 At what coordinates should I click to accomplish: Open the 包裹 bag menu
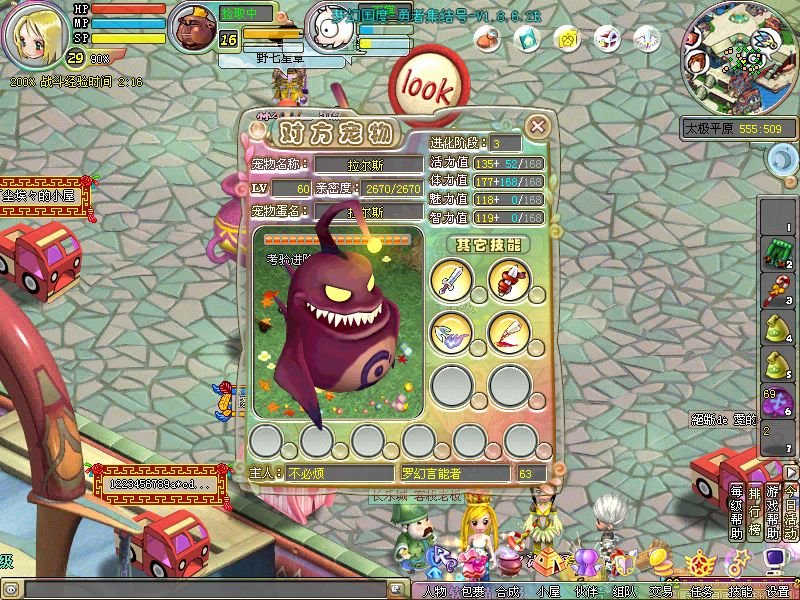(x=473, y=591)
